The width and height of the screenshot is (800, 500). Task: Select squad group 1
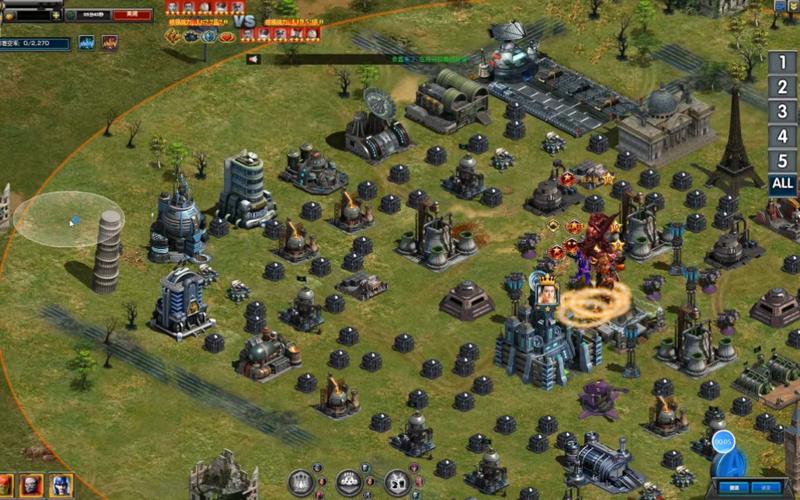click(783, 62)
